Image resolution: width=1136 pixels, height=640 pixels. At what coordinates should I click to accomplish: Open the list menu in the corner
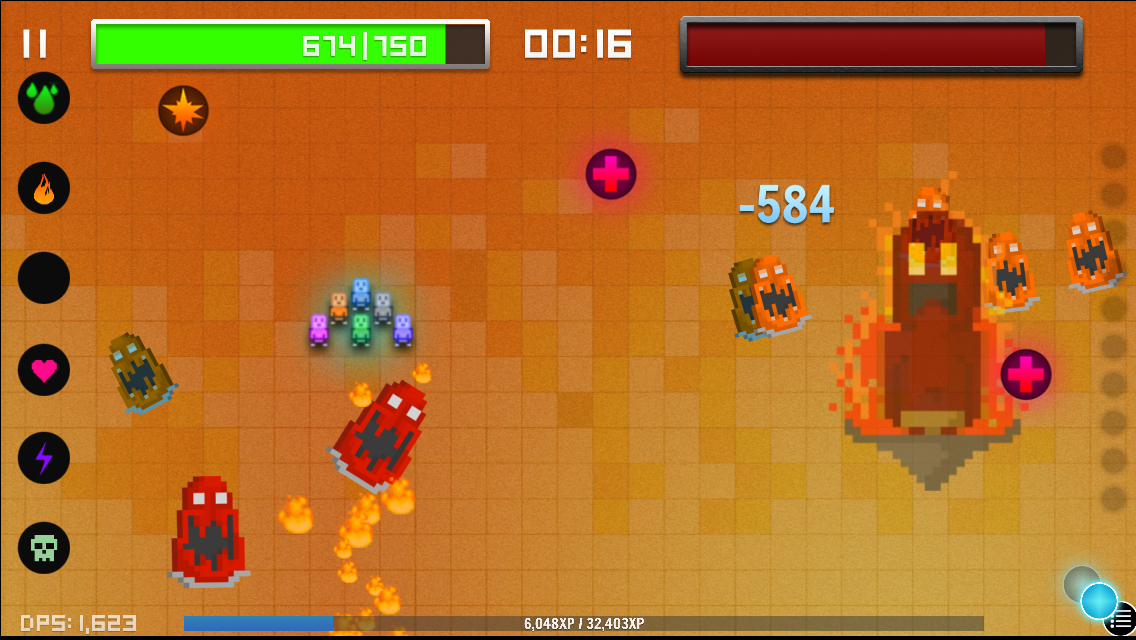[1124, 620]
